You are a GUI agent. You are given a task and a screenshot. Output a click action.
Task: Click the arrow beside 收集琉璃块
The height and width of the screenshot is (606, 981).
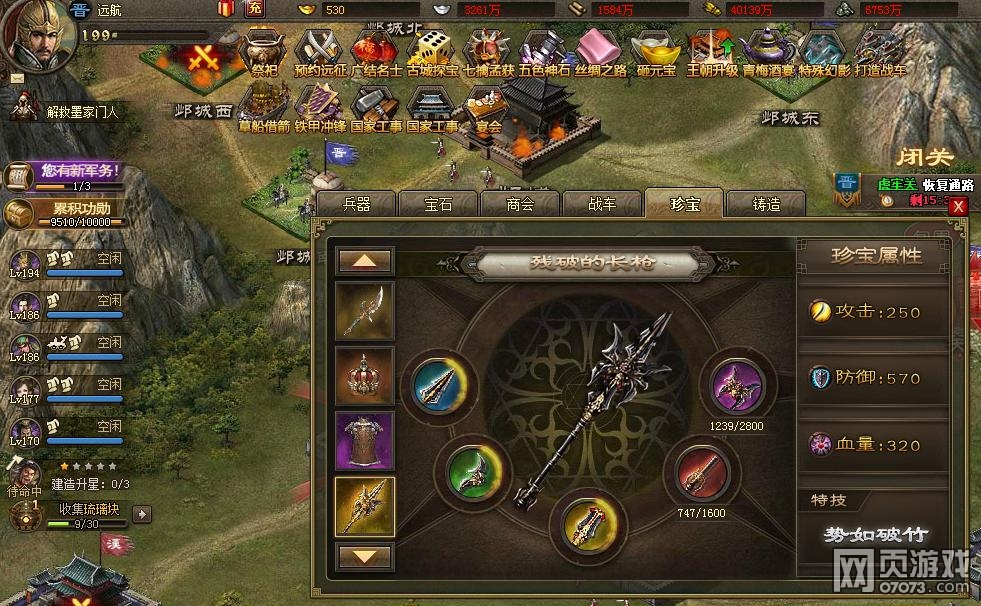(x=143, y=514)
